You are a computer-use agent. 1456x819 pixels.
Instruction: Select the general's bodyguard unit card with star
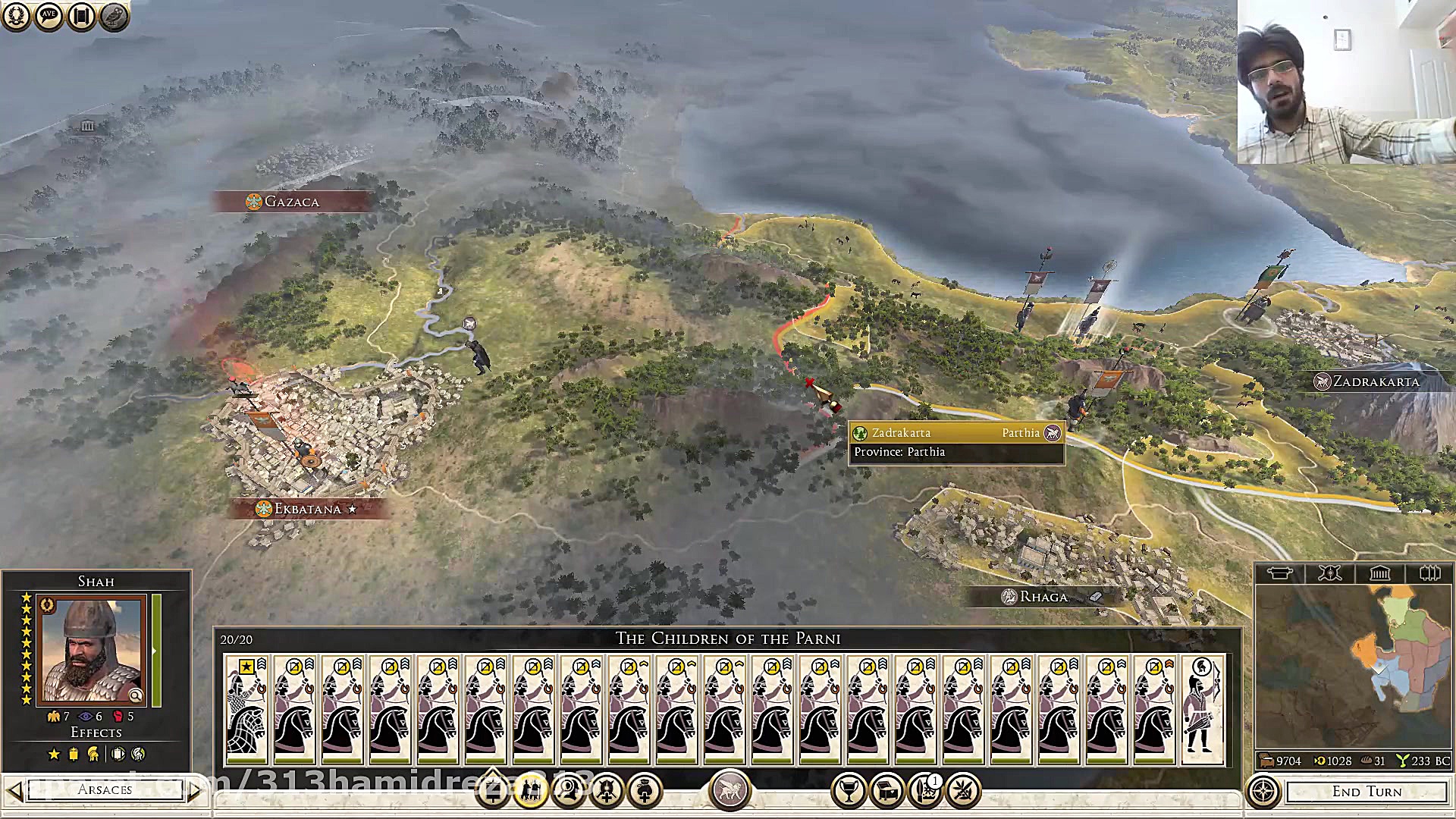246,709
